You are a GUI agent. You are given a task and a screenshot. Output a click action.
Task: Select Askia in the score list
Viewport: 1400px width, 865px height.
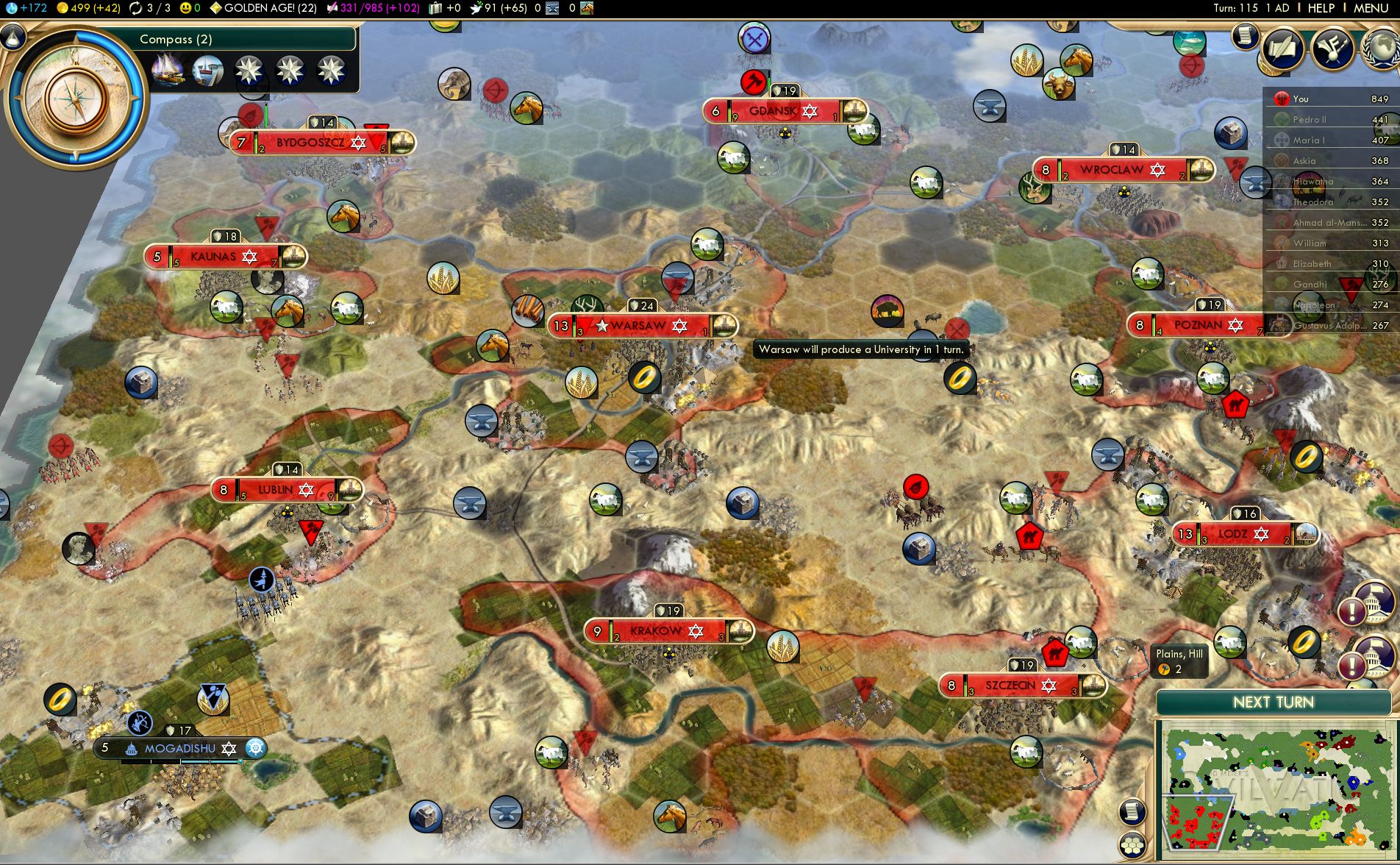tap(1304, 161)
